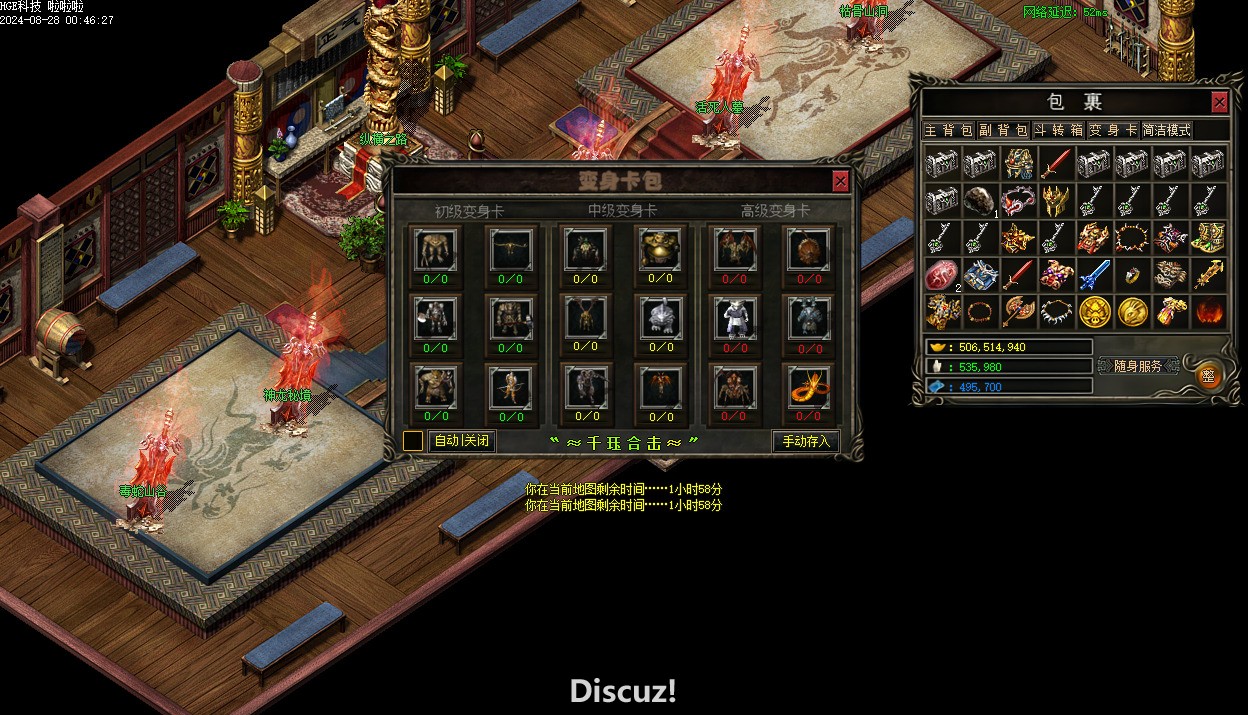Viewport: 1248px width, 715px height.
Task: Select the gray ore rock item
Action: (979, 200)
